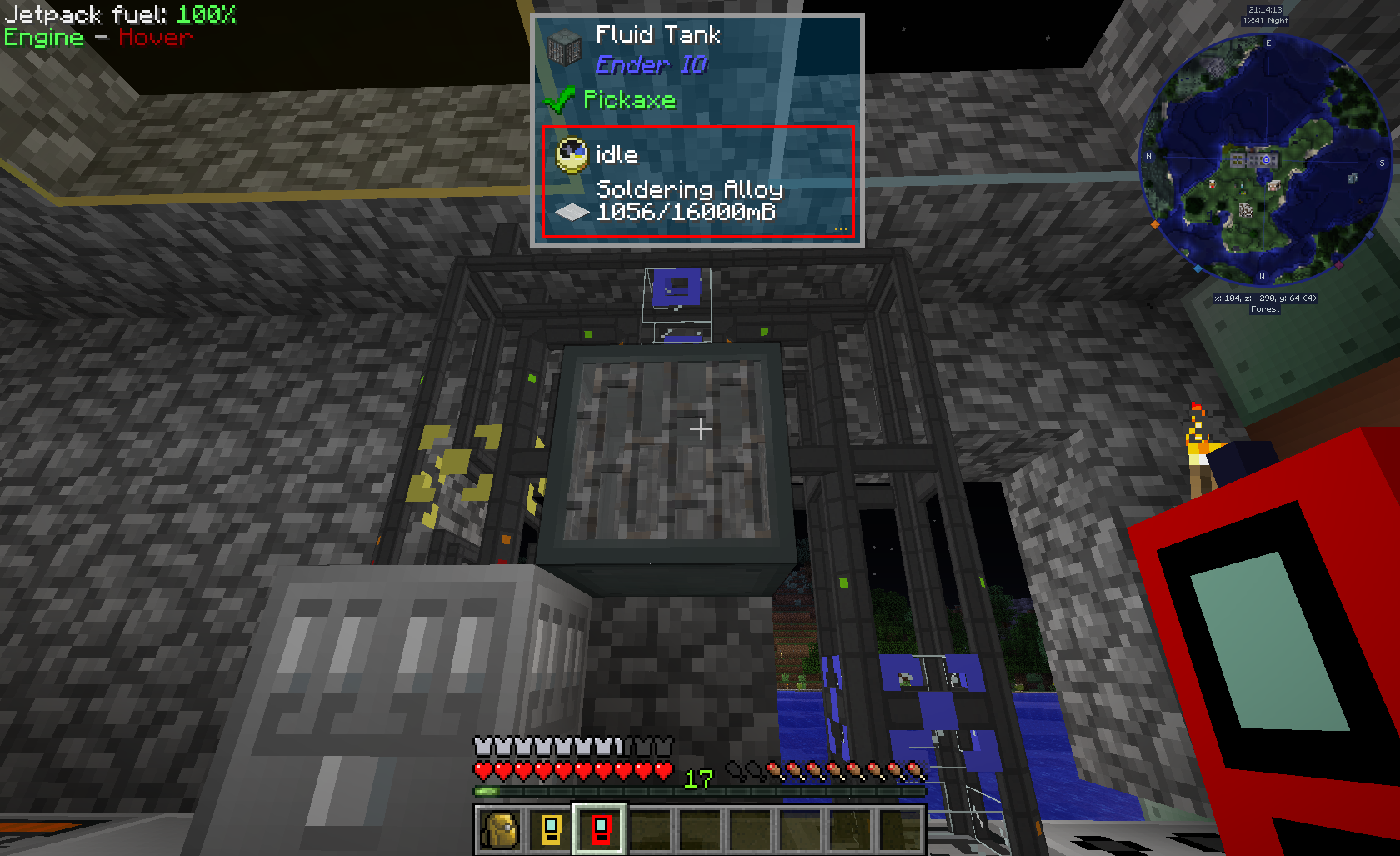Toggle the Engine status in the top-left HUD
The height and width of the screenshot is (856, 1400).
(42, 38)
